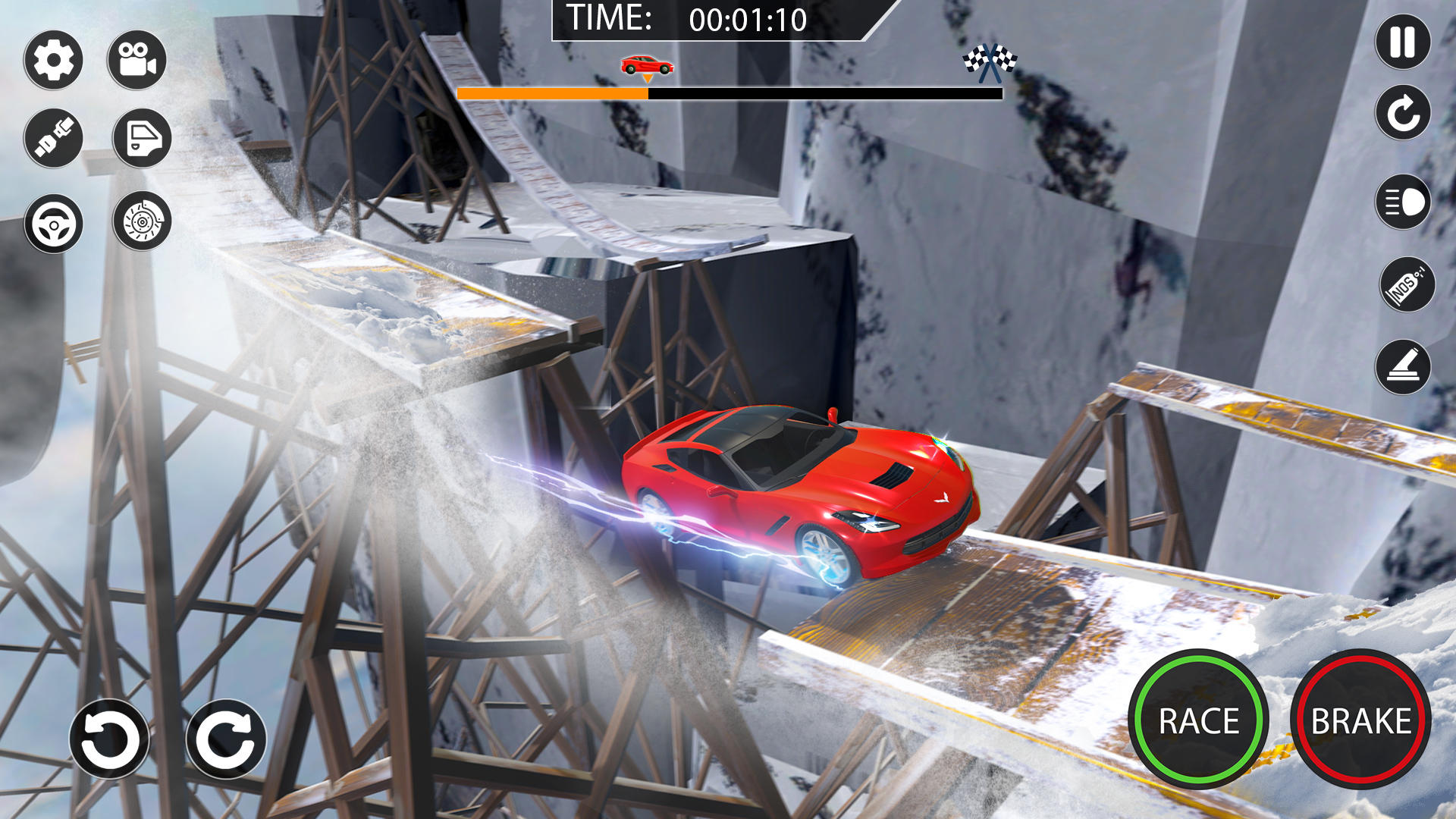The image size is (1456, 819).
Task: Open the settings menu
Action: click(53, 59)
